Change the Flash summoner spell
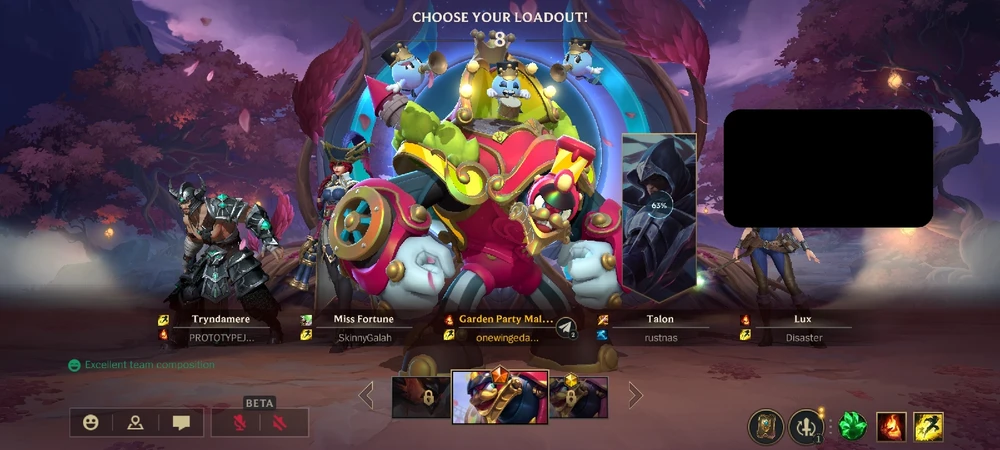 point(928,427)
